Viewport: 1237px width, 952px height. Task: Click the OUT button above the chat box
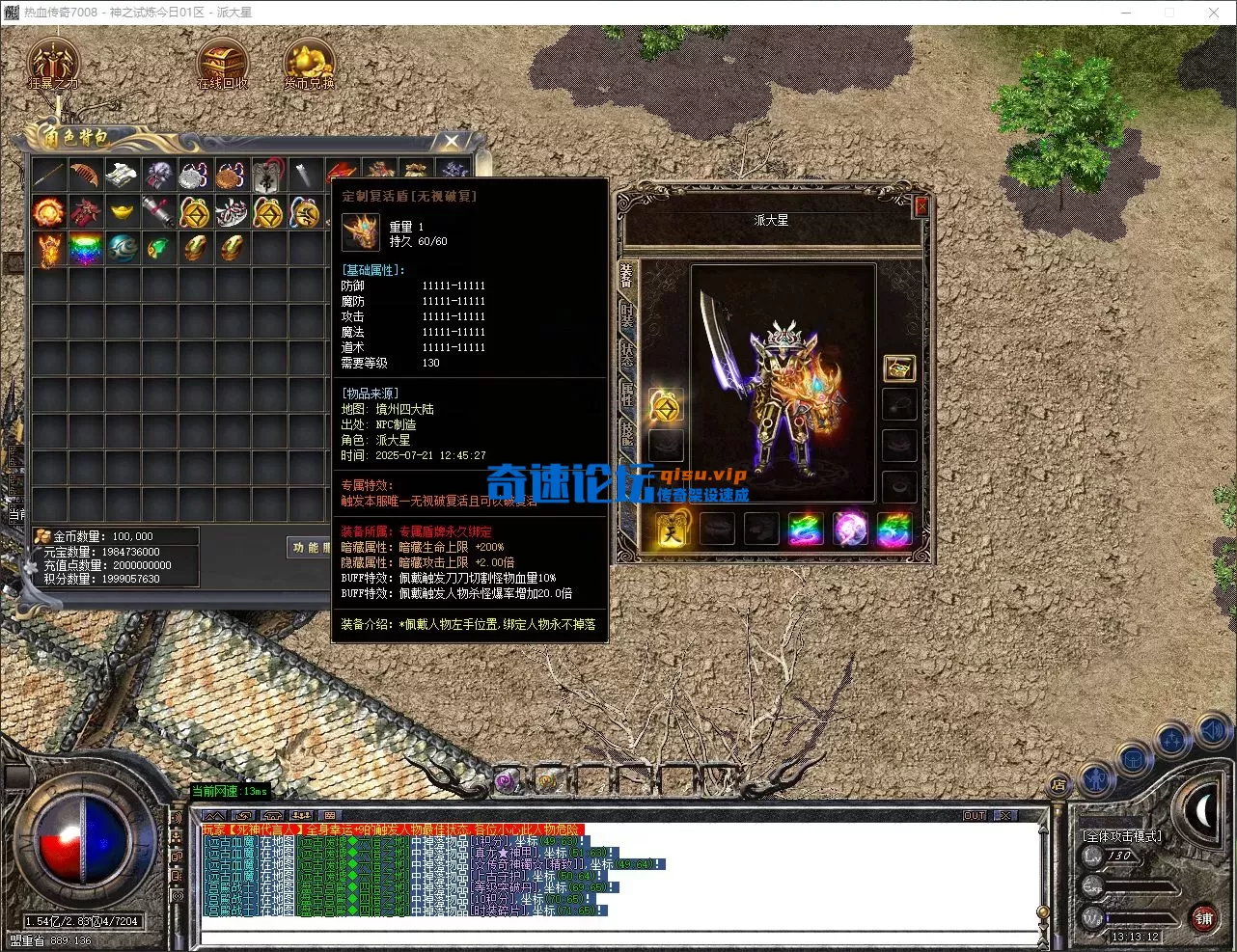pyautogui.click(x=975, y=815)
